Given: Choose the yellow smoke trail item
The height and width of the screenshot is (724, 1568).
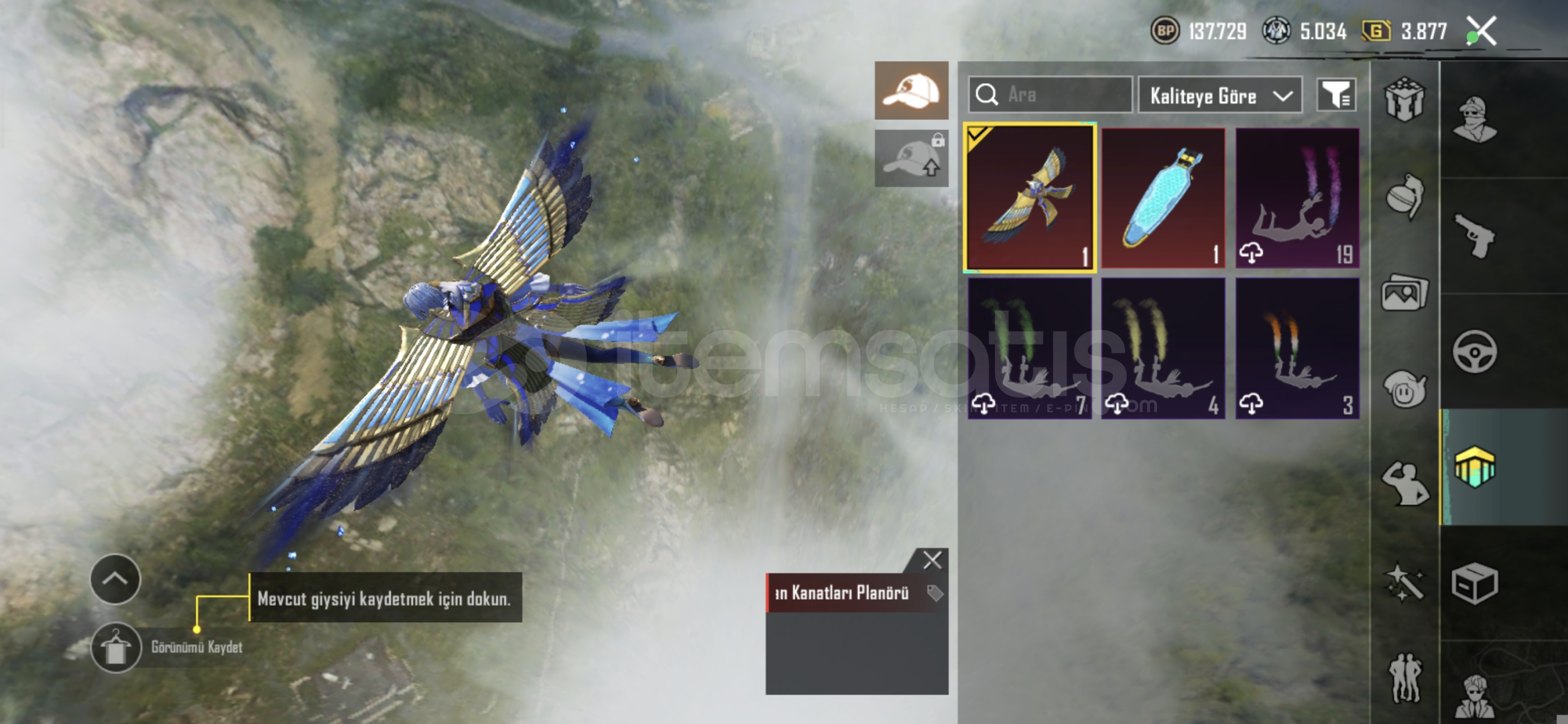Looking at the screenshot, I should (1163, 349).
